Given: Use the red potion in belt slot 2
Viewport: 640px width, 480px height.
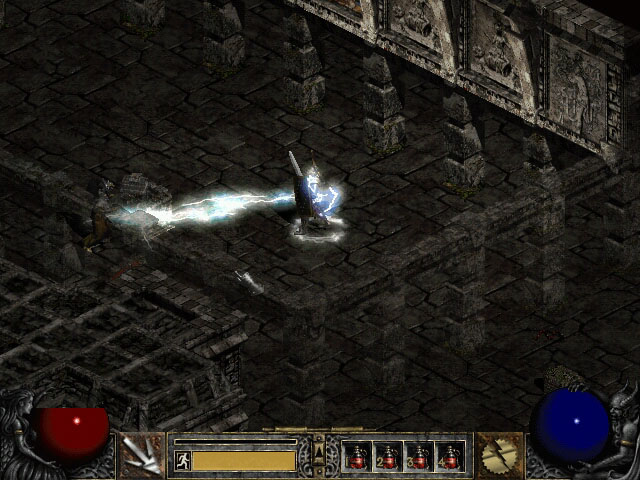Looking at the screenshot, I should tap(388, 456).
